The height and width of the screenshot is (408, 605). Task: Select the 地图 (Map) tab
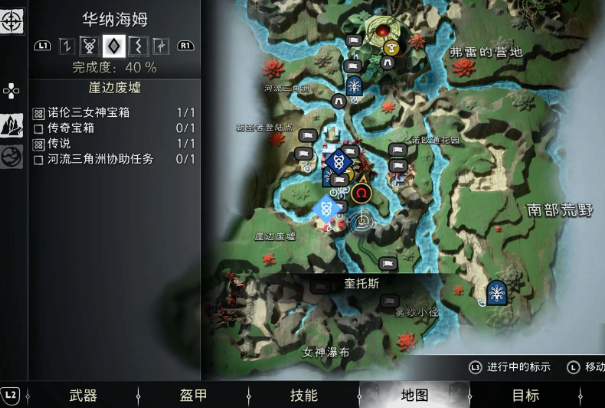pyautogui.click(x=414, y=395)
